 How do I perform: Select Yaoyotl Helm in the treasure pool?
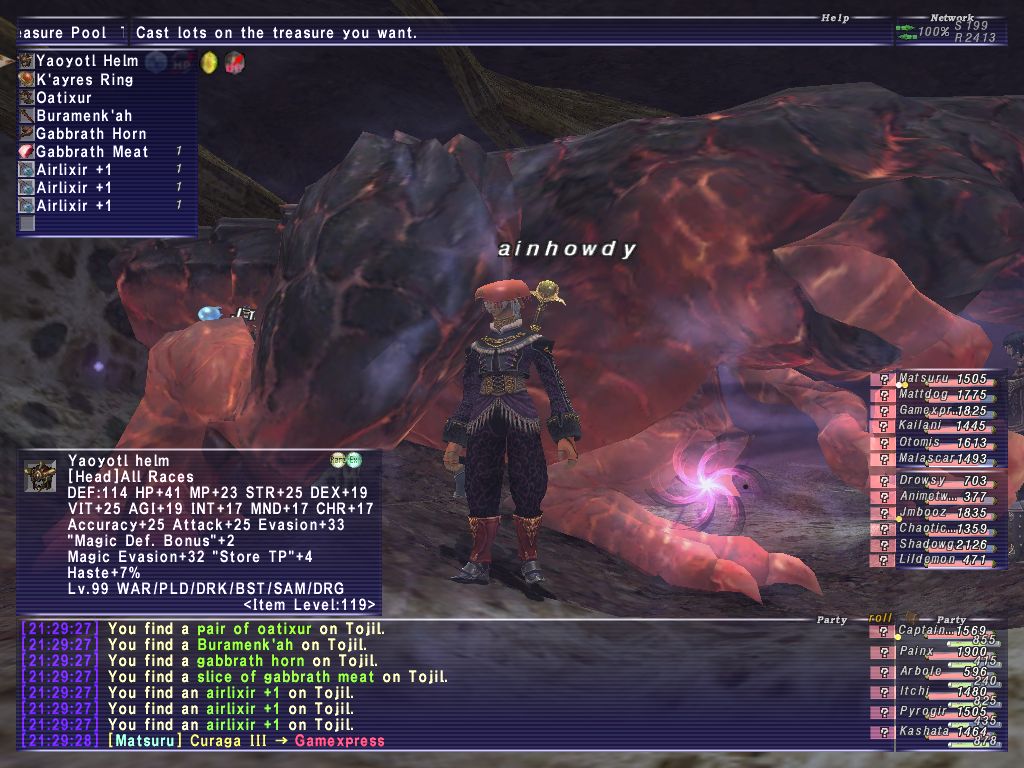88,61
